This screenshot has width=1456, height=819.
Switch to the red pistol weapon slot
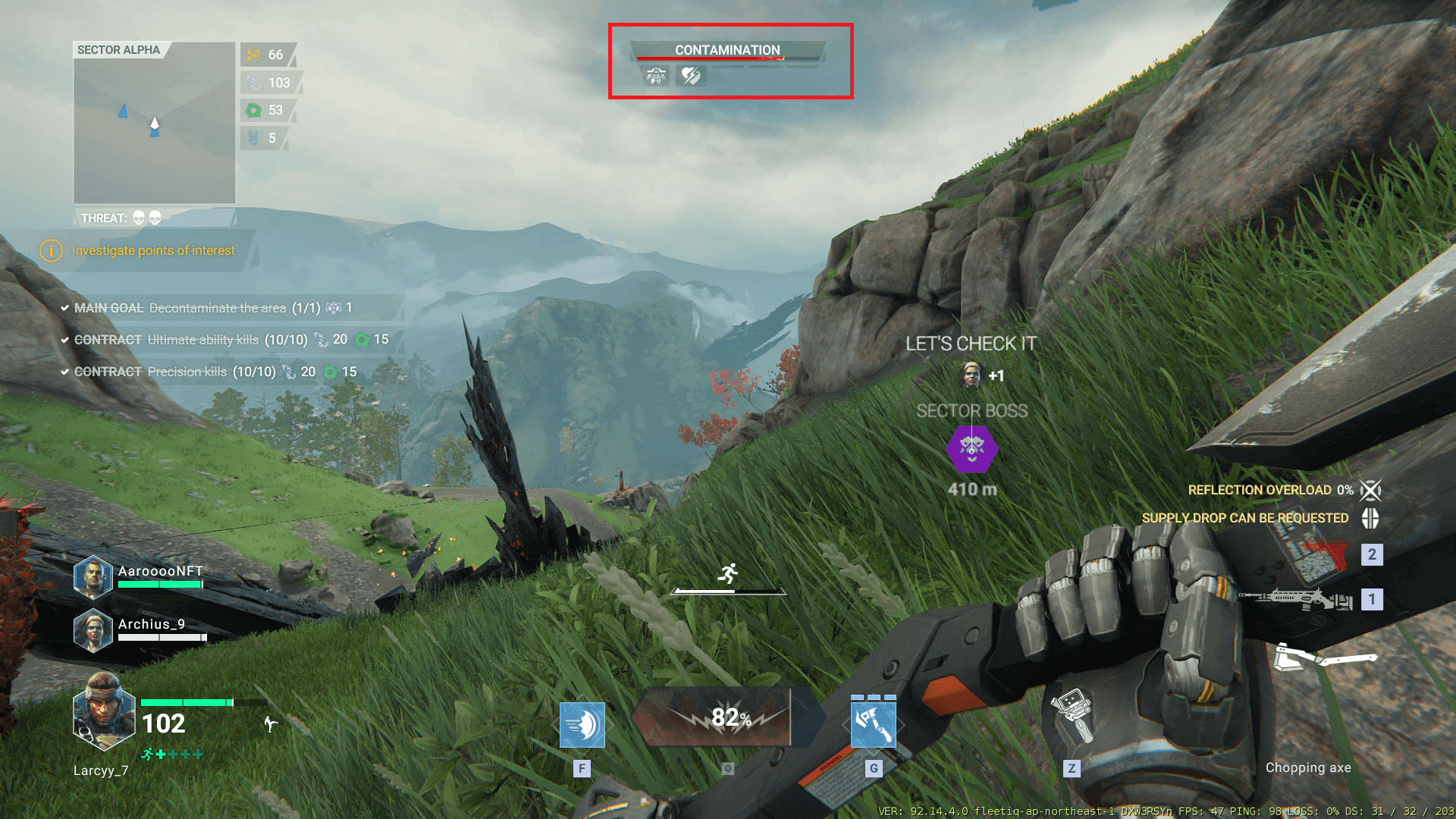[x=1323, y=554]
